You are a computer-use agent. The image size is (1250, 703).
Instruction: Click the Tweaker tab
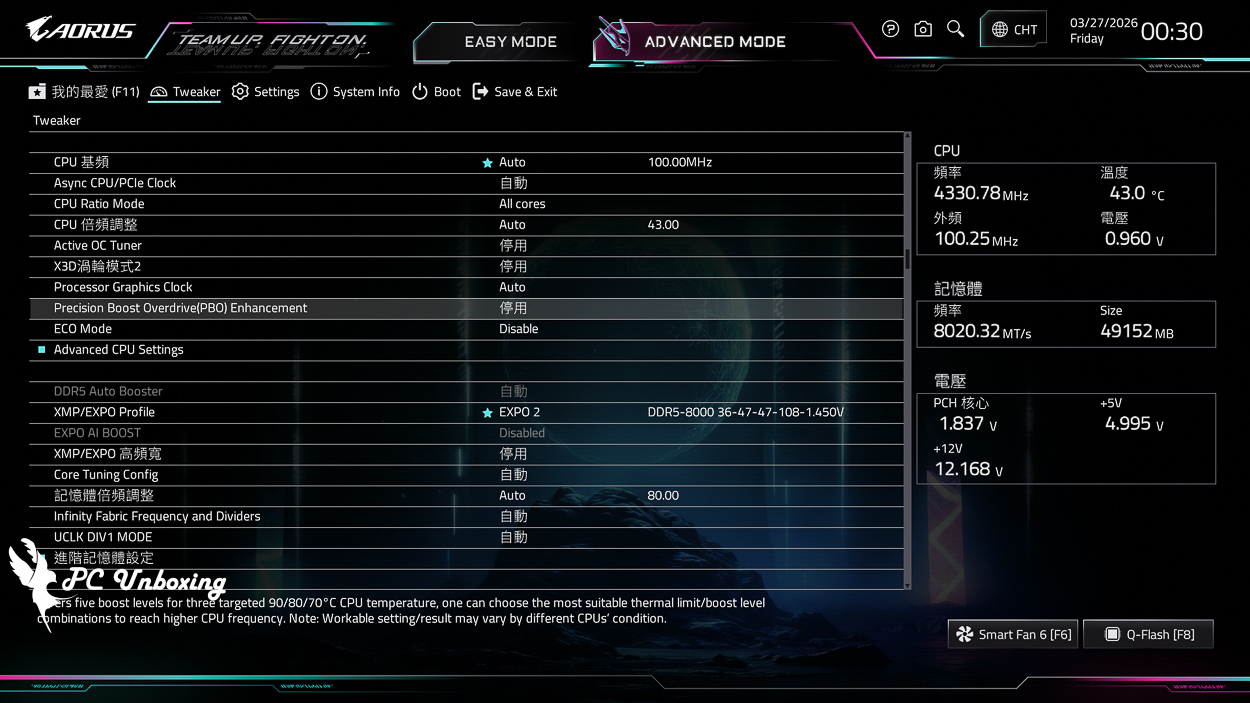click(x=185, y=92)
